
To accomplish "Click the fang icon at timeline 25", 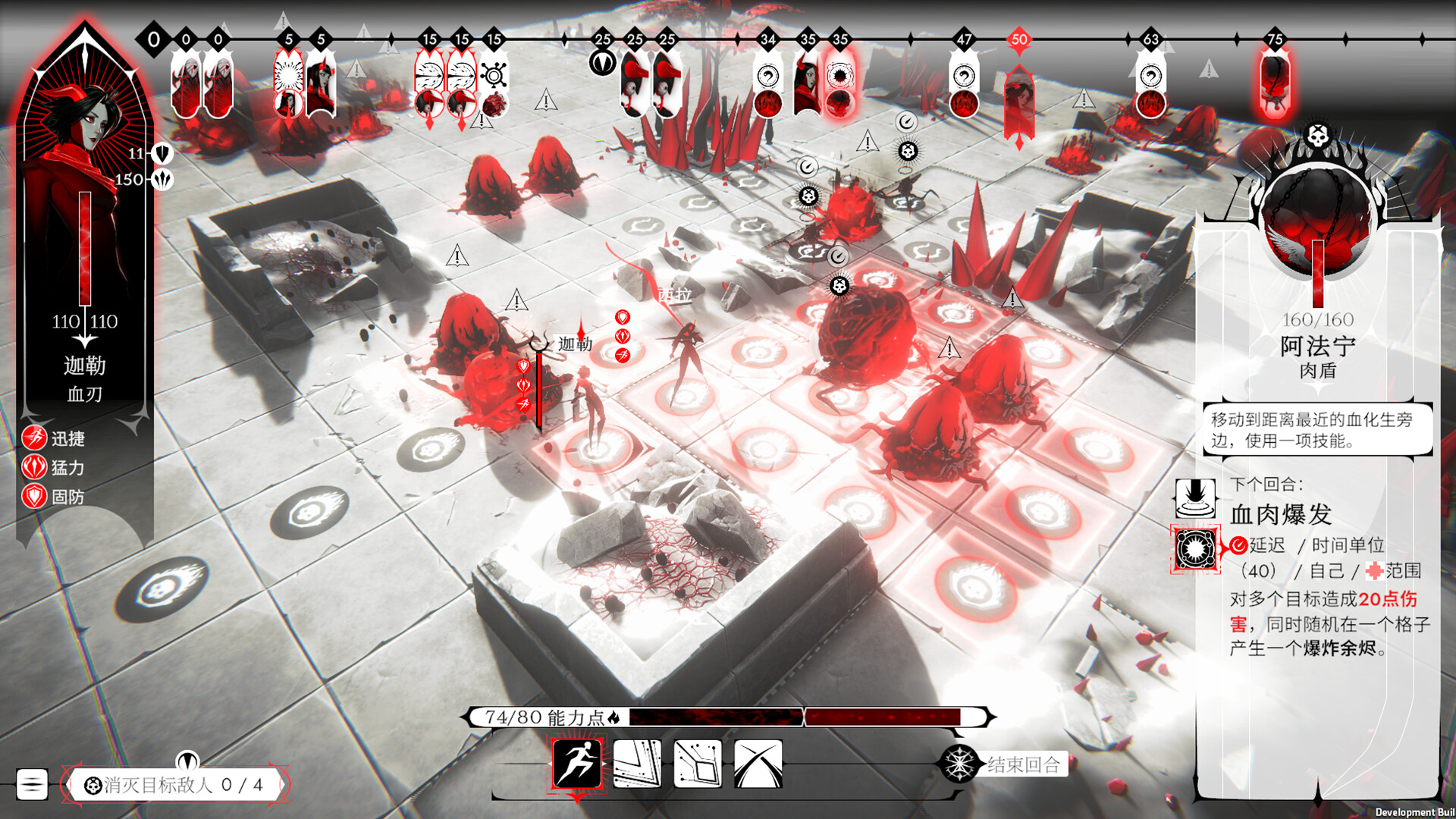I will [x=602, y=62].
